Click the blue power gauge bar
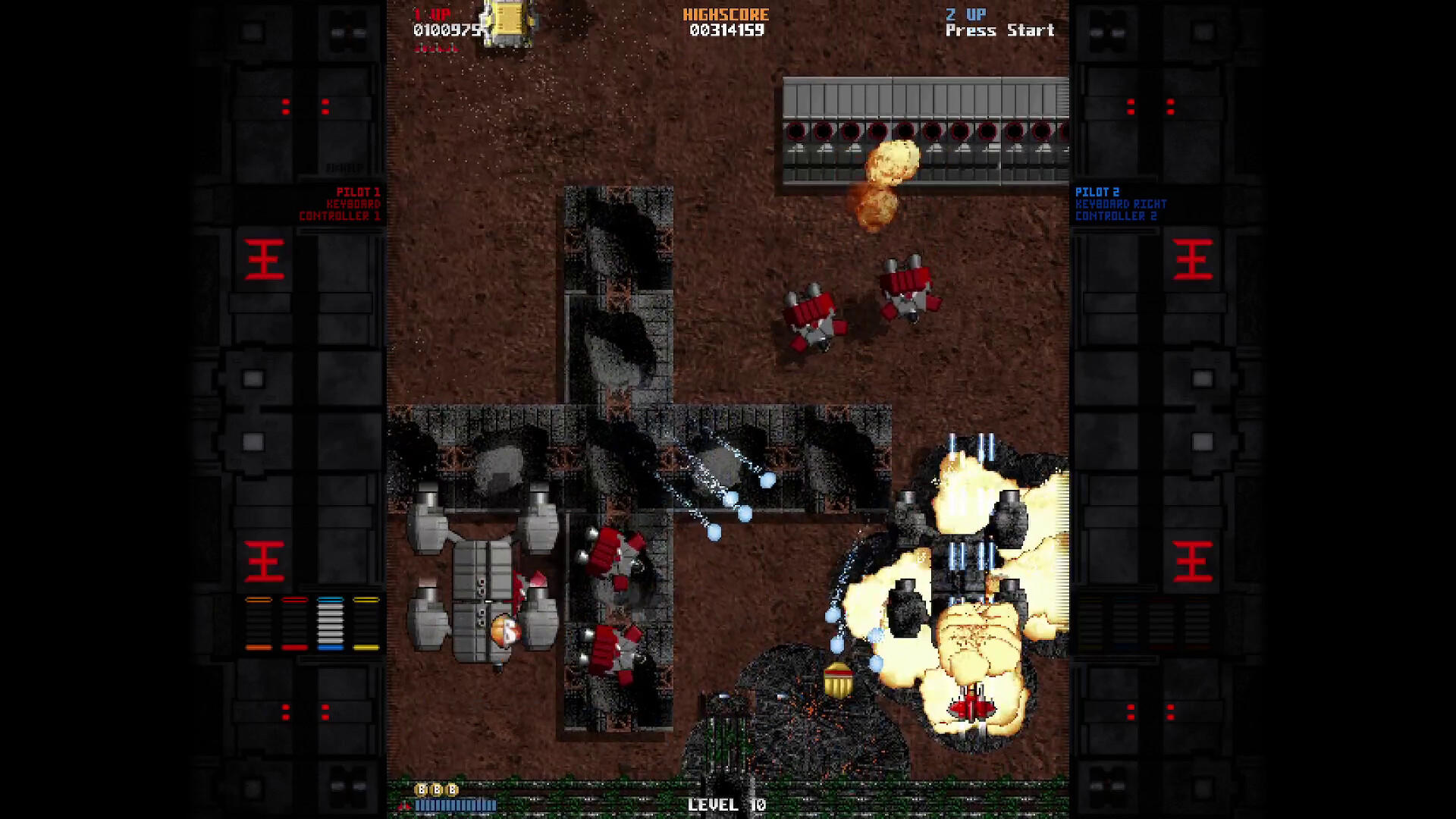Viewport: 1456px width, 819px height. 456,804
